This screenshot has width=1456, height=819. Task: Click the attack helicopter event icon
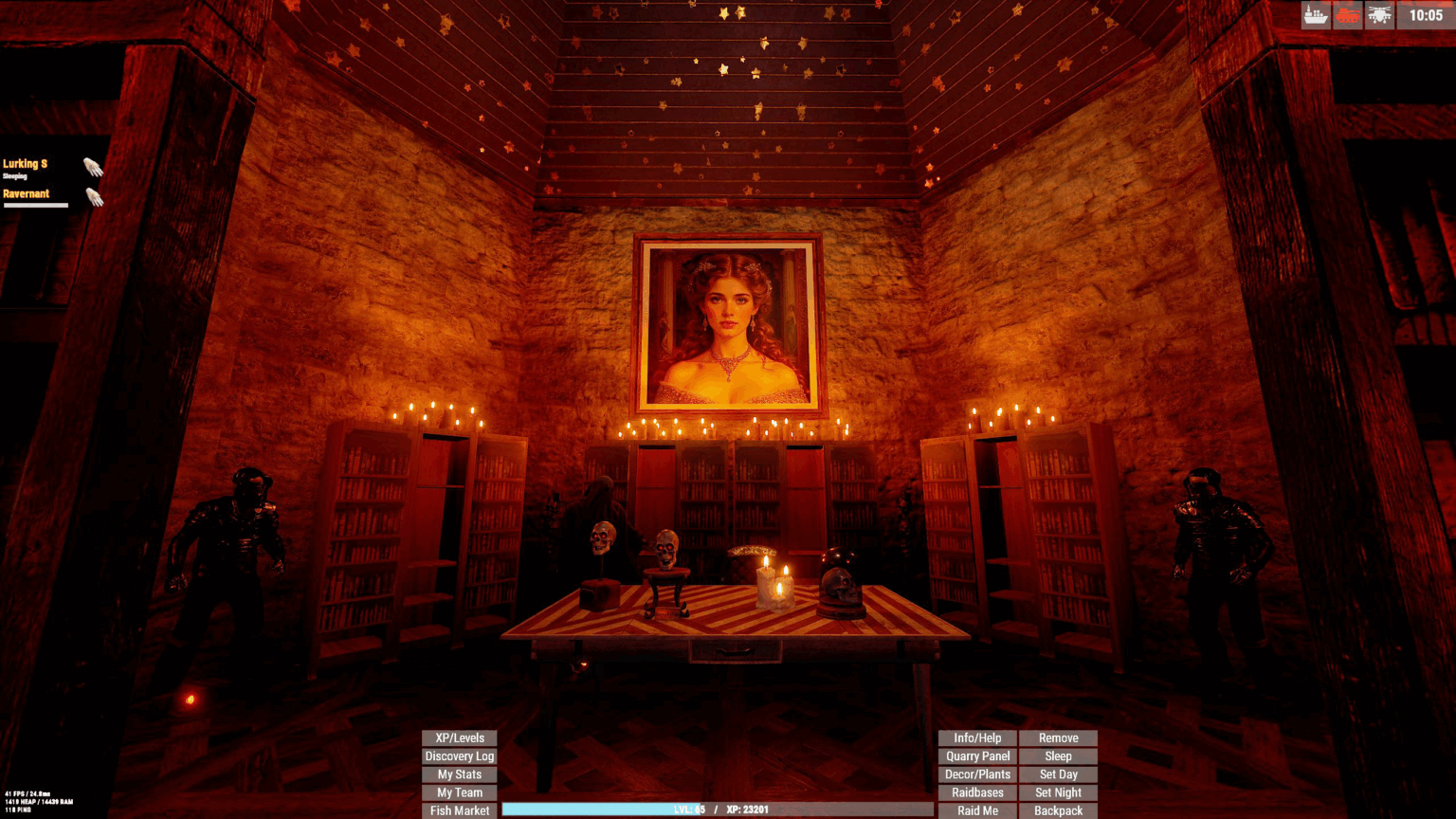click(1379, 15)
